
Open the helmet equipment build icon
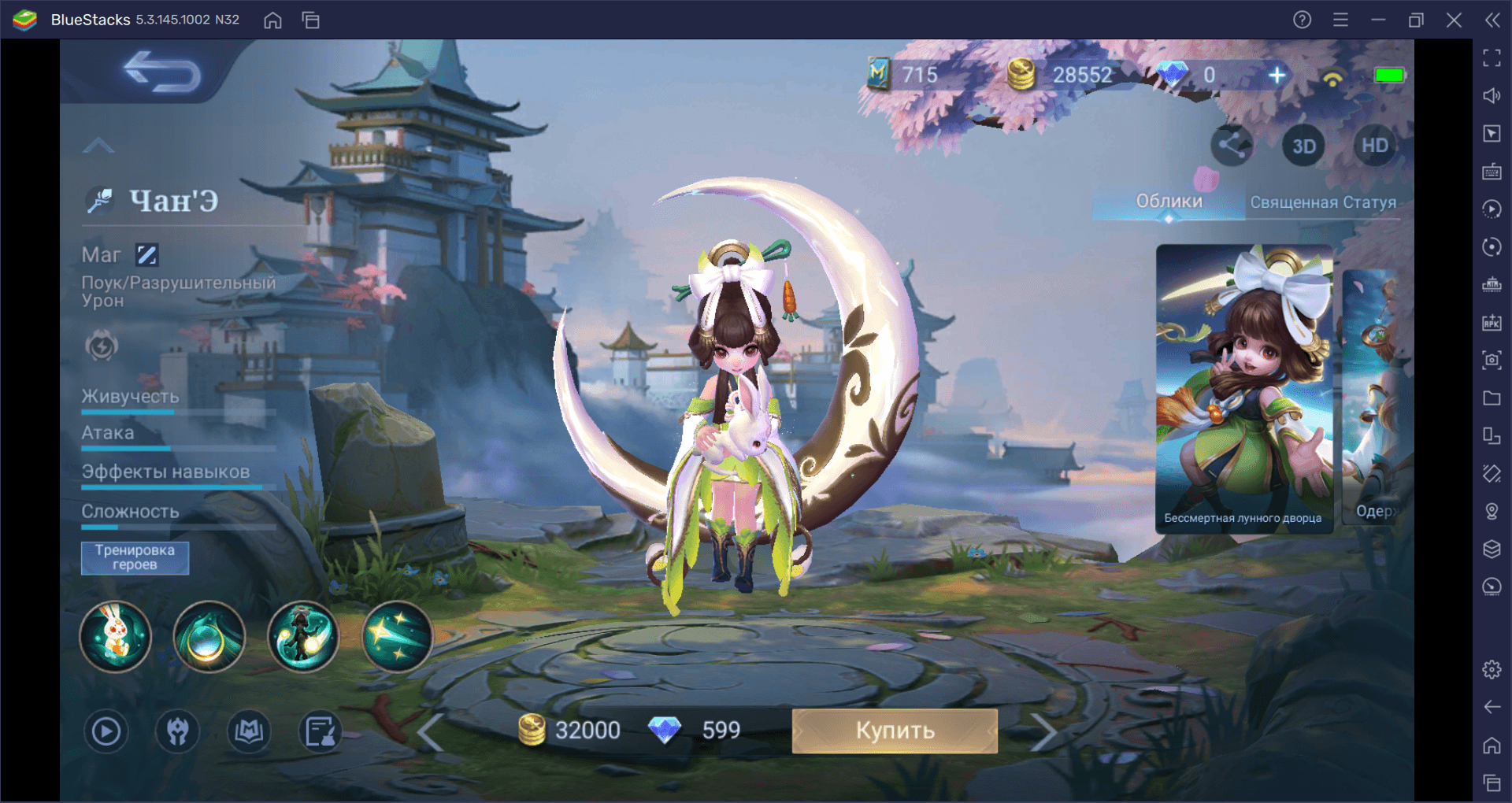tap(178, 731)
